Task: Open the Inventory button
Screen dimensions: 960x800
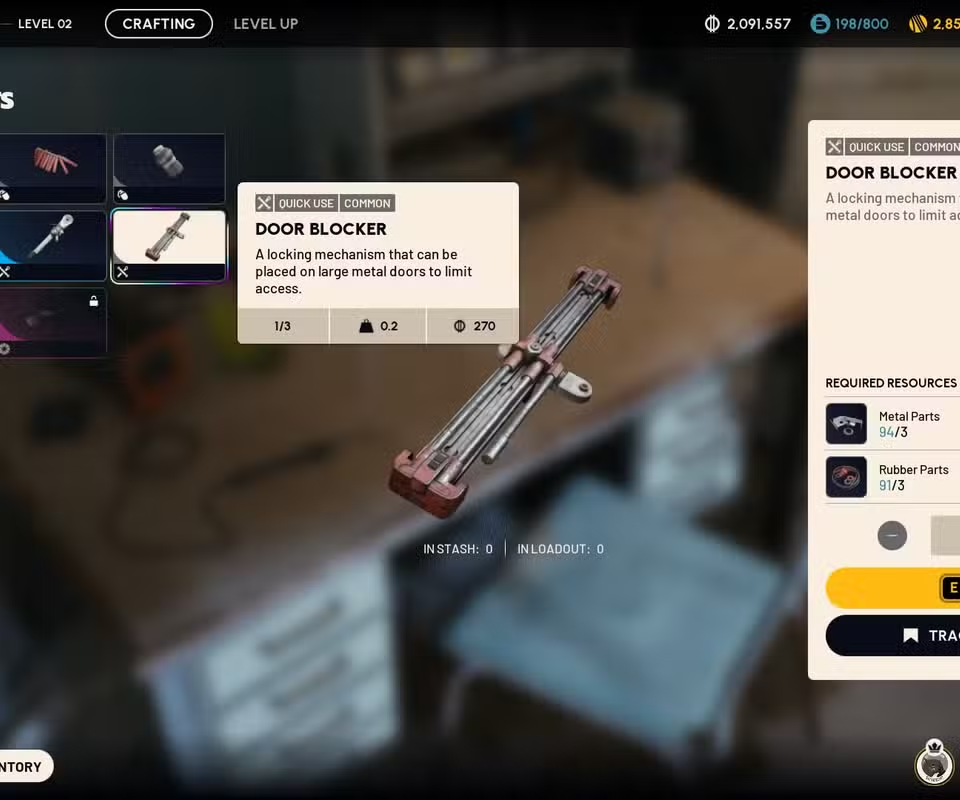Action: [24, 767]
